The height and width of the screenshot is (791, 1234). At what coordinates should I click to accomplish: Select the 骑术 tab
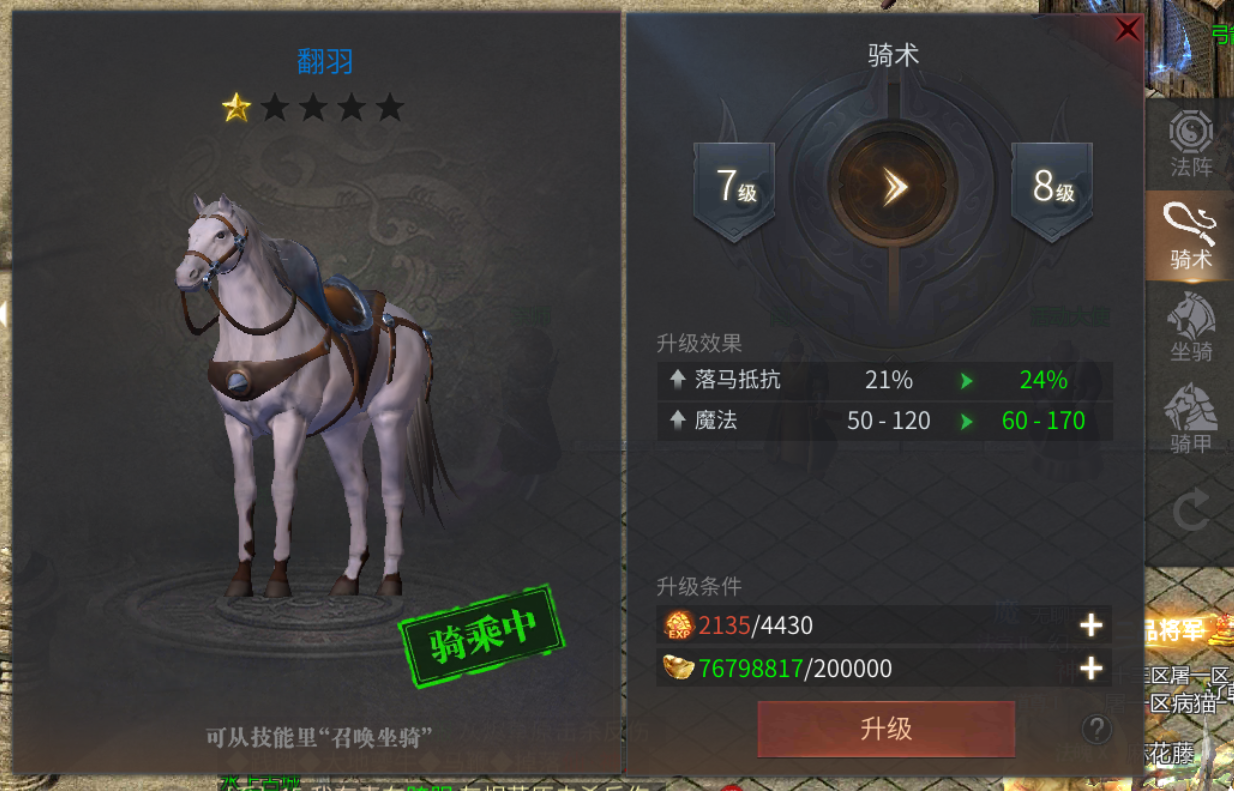[1190, 236]
